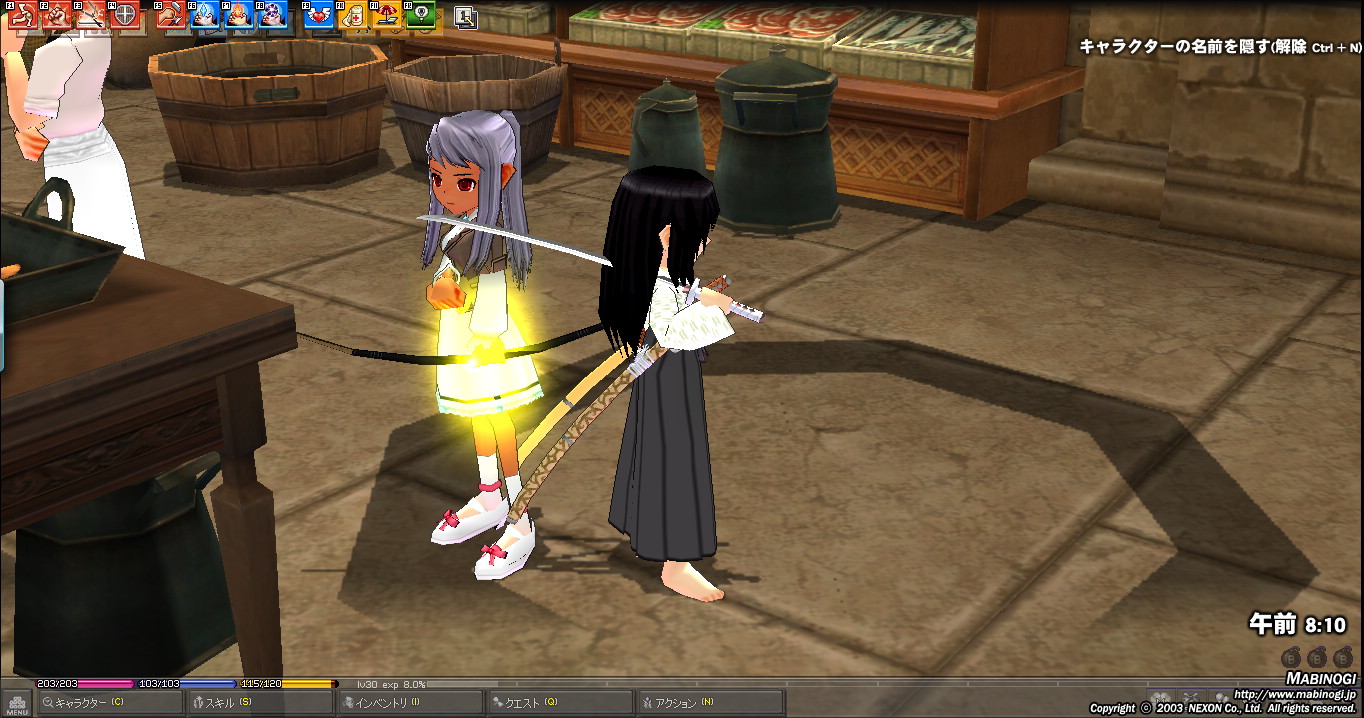Image resolution: width=1364 pixels, height=718 pixels.
Task: Select the green F12 skill icon
Action: point(421,14)
